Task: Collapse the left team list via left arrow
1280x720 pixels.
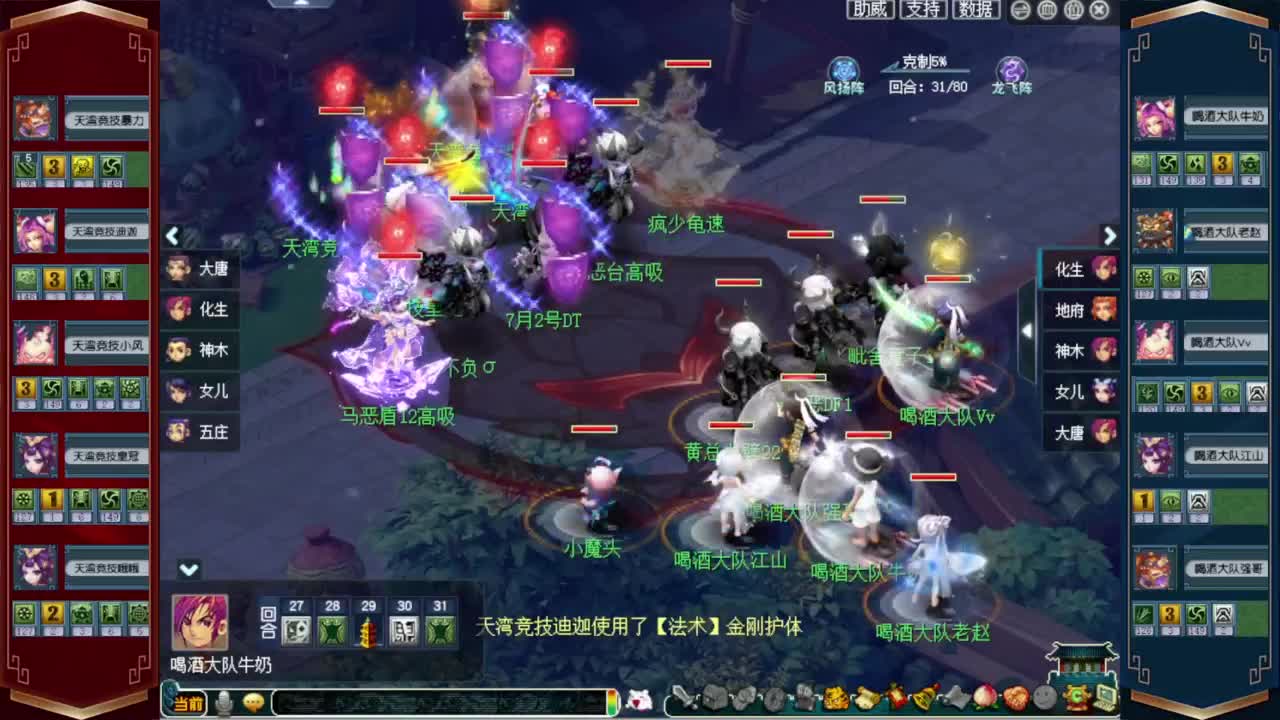Action: point(172,236)
